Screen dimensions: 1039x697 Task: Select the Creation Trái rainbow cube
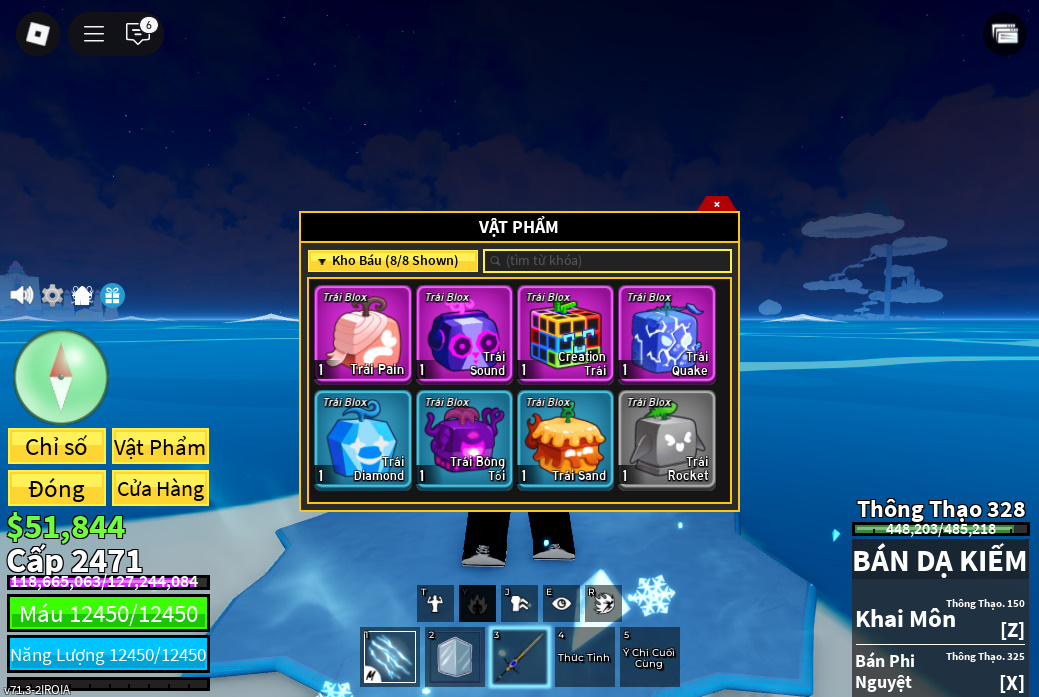point(565,333)
